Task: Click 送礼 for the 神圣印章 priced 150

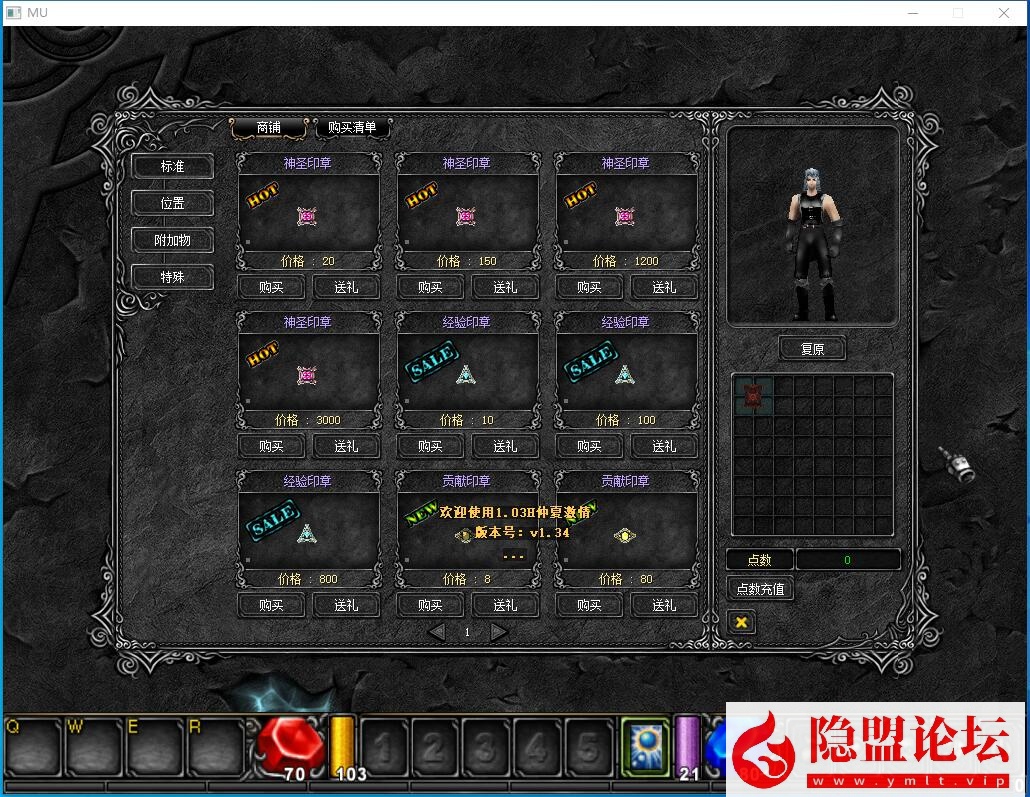Action: point(505,288)
